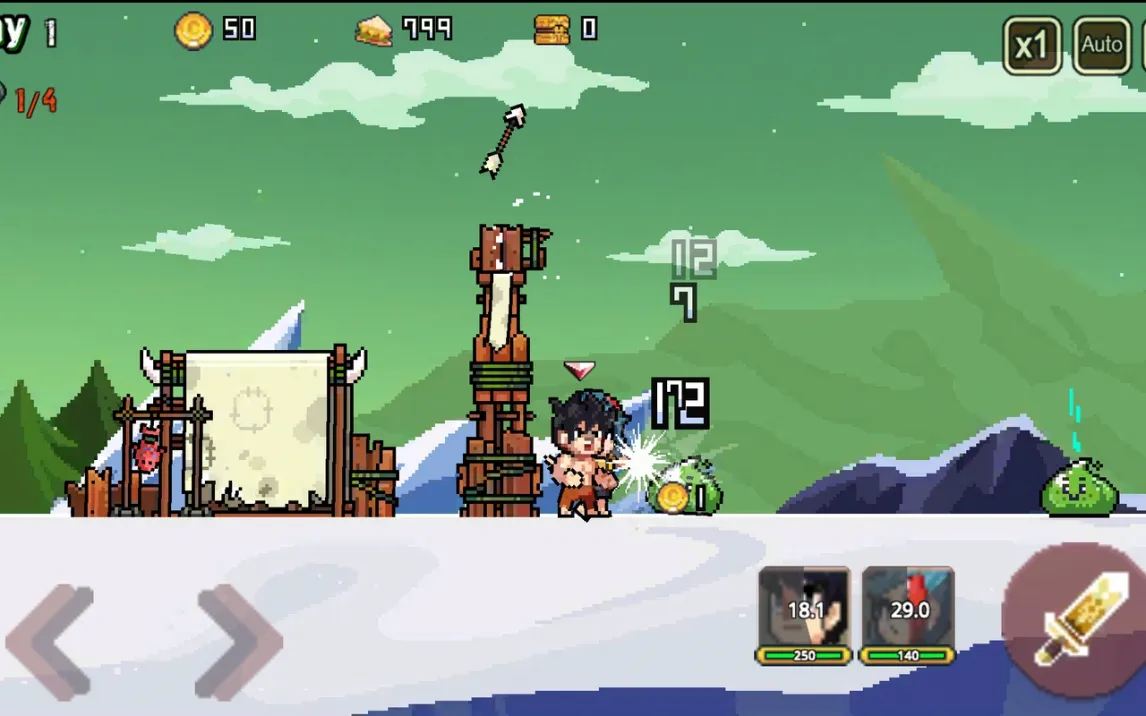The height and width of the screenshot is (716, 1146).
Task: Select the skill with 18.1 cooldown
Action: 804,609
